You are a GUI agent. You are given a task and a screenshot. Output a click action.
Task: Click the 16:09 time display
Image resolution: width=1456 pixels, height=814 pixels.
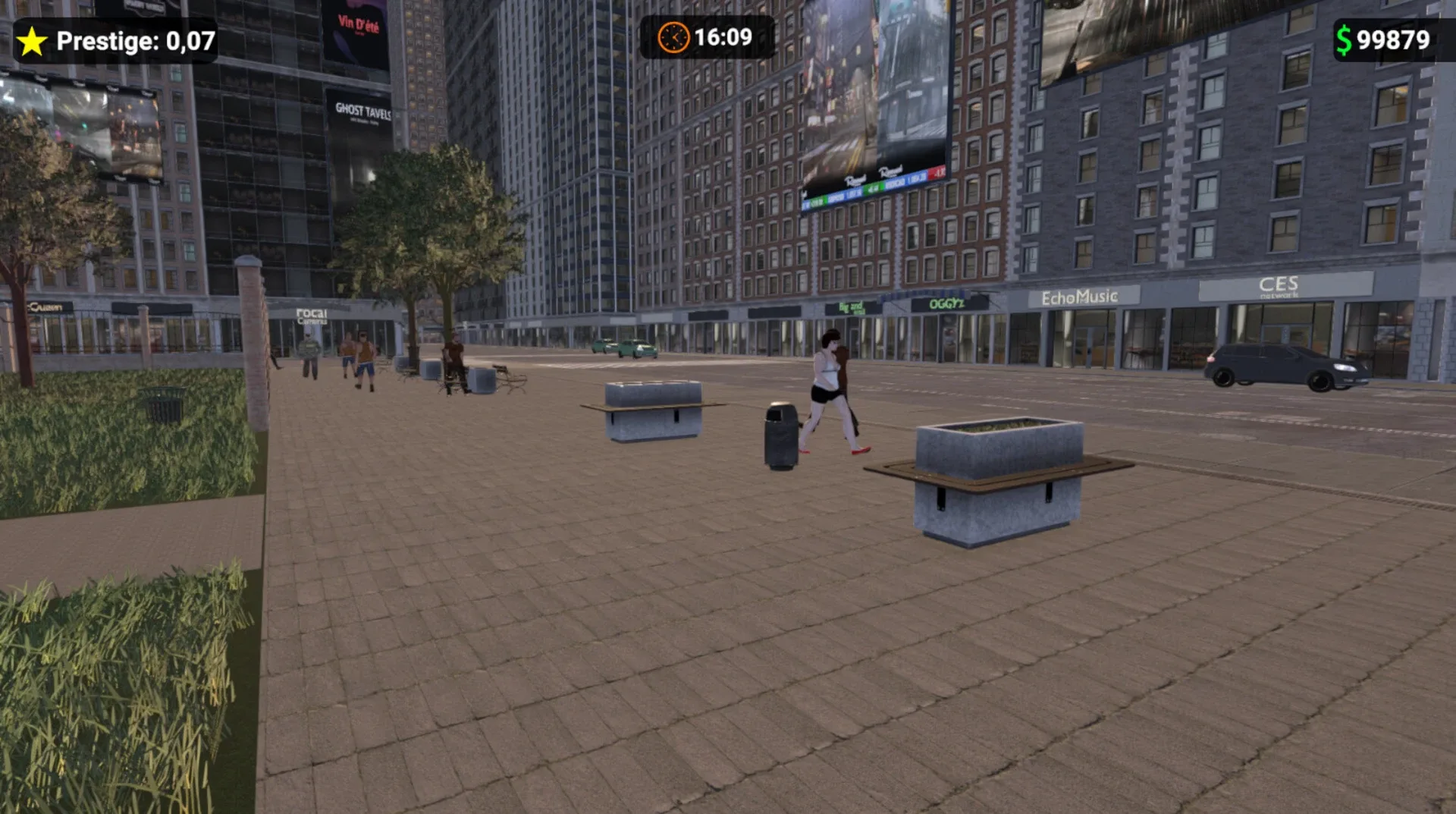click(x=721, y=36)
